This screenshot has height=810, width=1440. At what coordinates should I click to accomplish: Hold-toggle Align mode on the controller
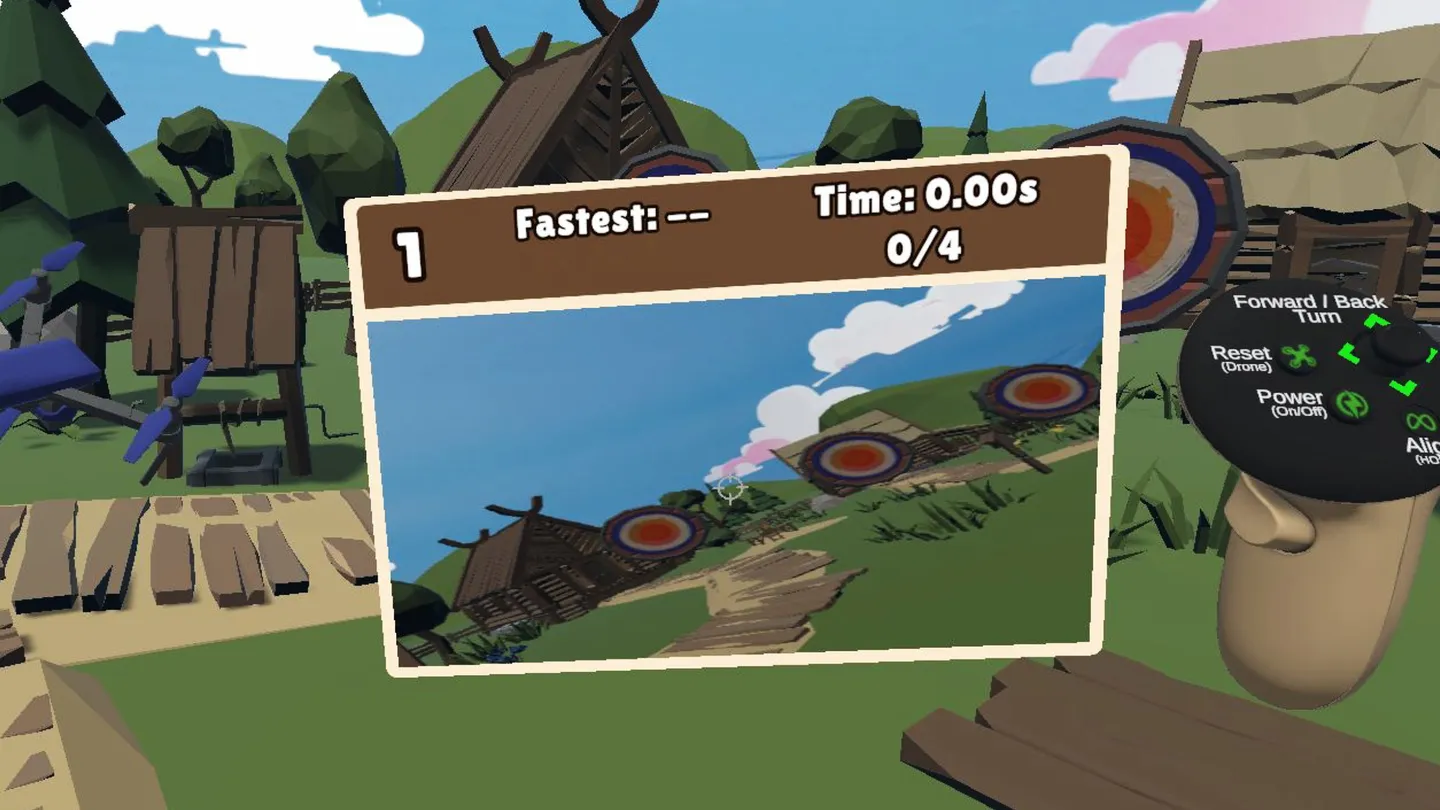pyautogui.click(x=1420, y=423)
